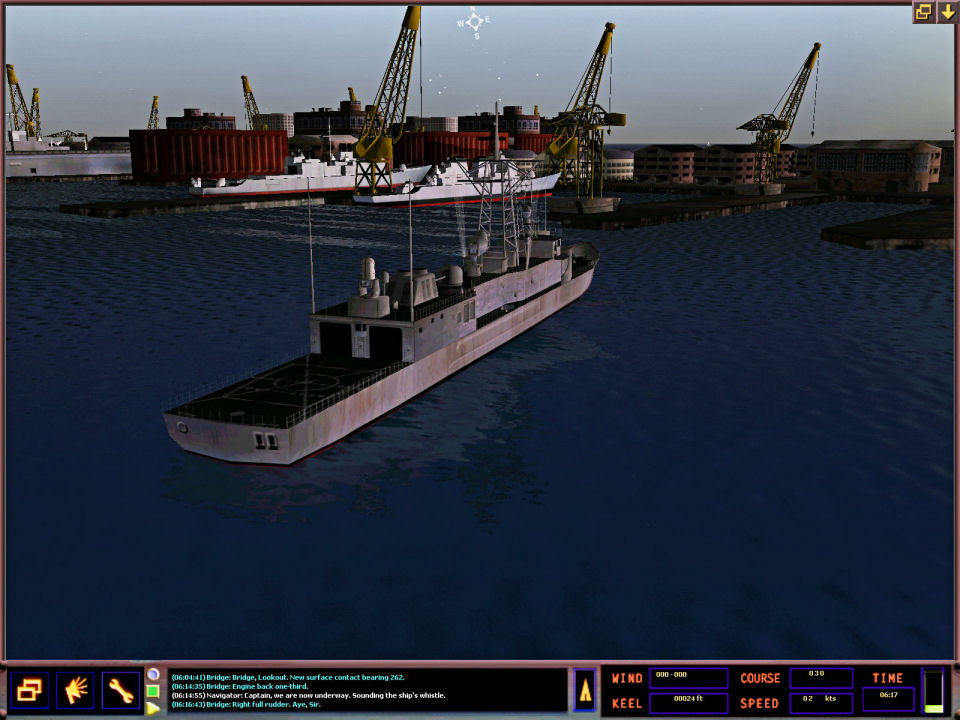Select the course value box

820,678
